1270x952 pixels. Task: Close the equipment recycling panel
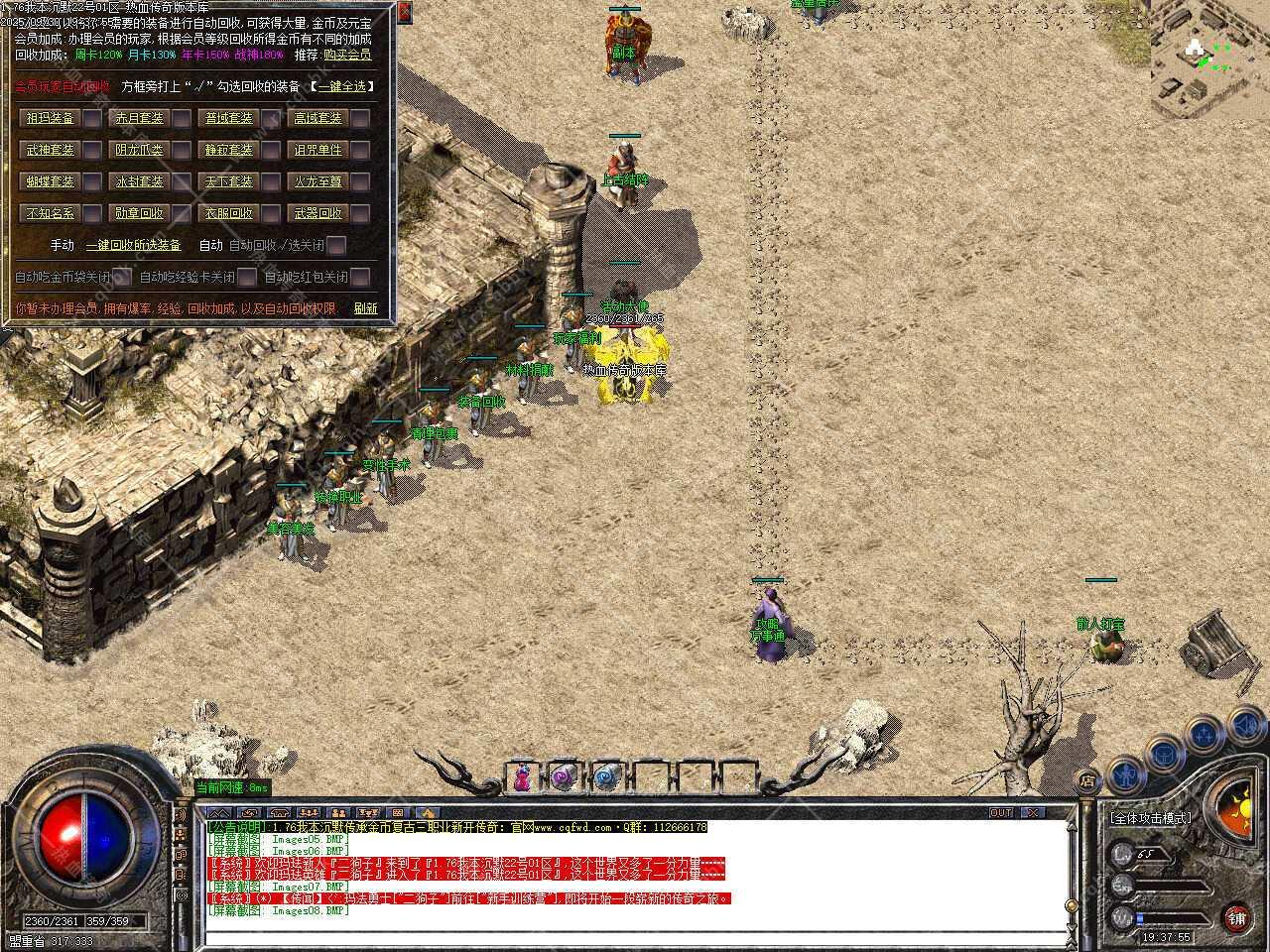click(x=404, y=12)
